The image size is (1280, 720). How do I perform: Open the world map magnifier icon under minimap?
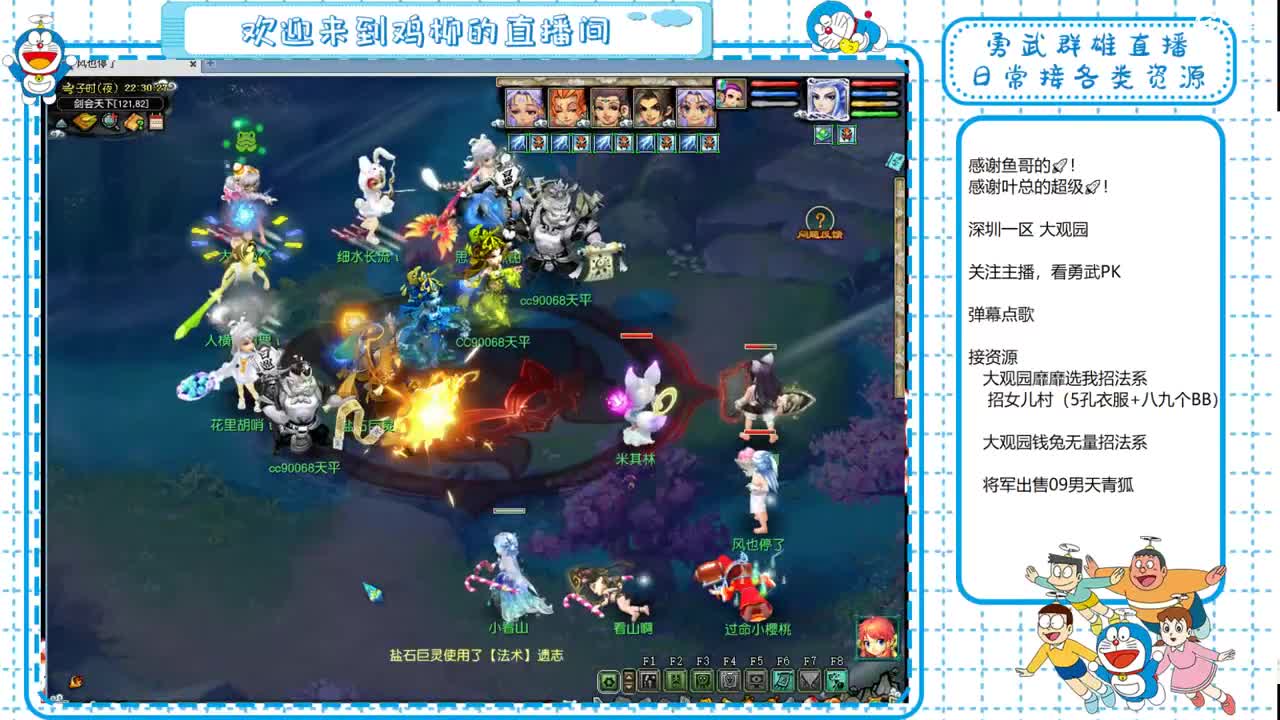tap(110, 122)
